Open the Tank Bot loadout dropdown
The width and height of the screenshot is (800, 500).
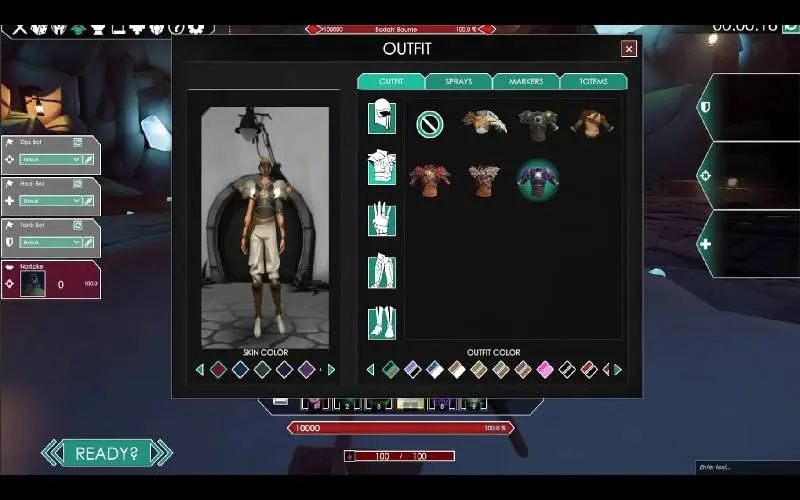[50, 242]
